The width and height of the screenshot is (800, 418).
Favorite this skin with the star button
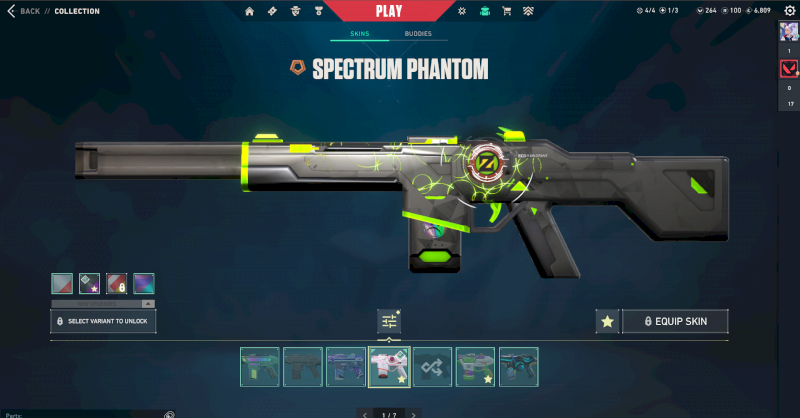tap(606, 321)
